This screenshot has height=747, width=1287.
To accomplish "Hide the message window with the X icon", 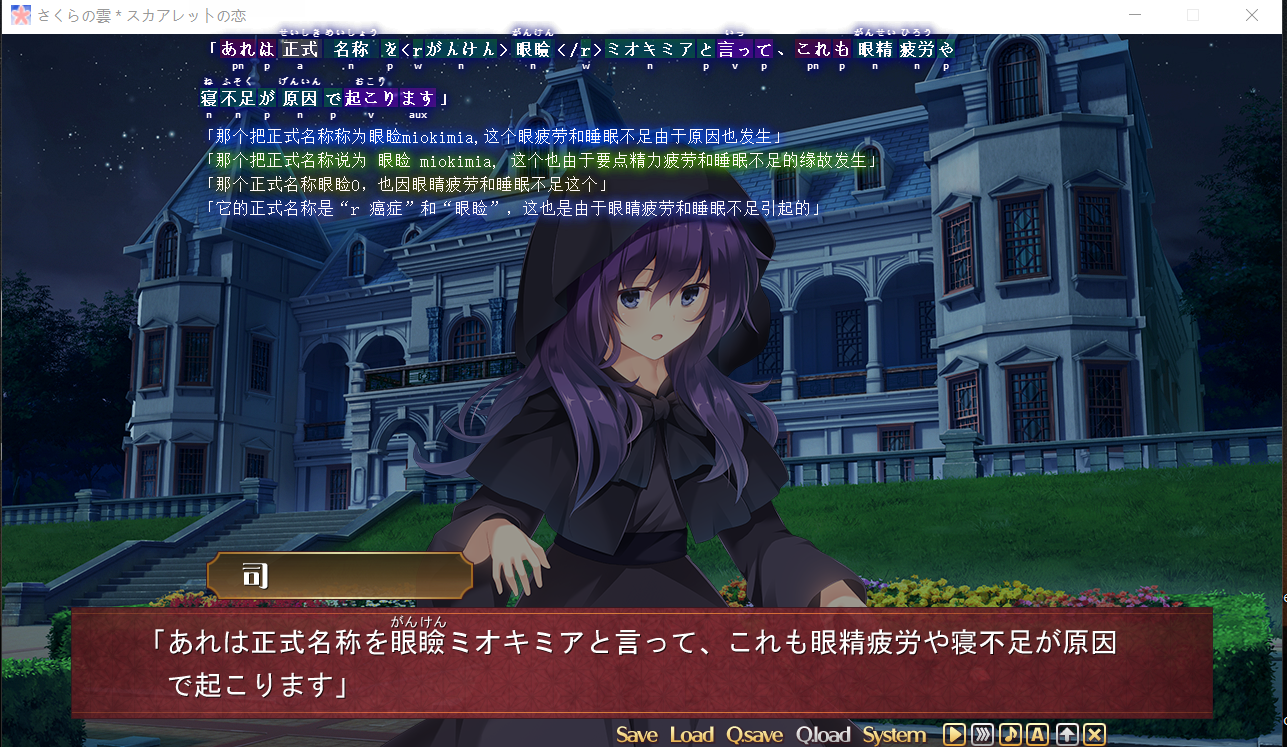I will pos(1094,735).
